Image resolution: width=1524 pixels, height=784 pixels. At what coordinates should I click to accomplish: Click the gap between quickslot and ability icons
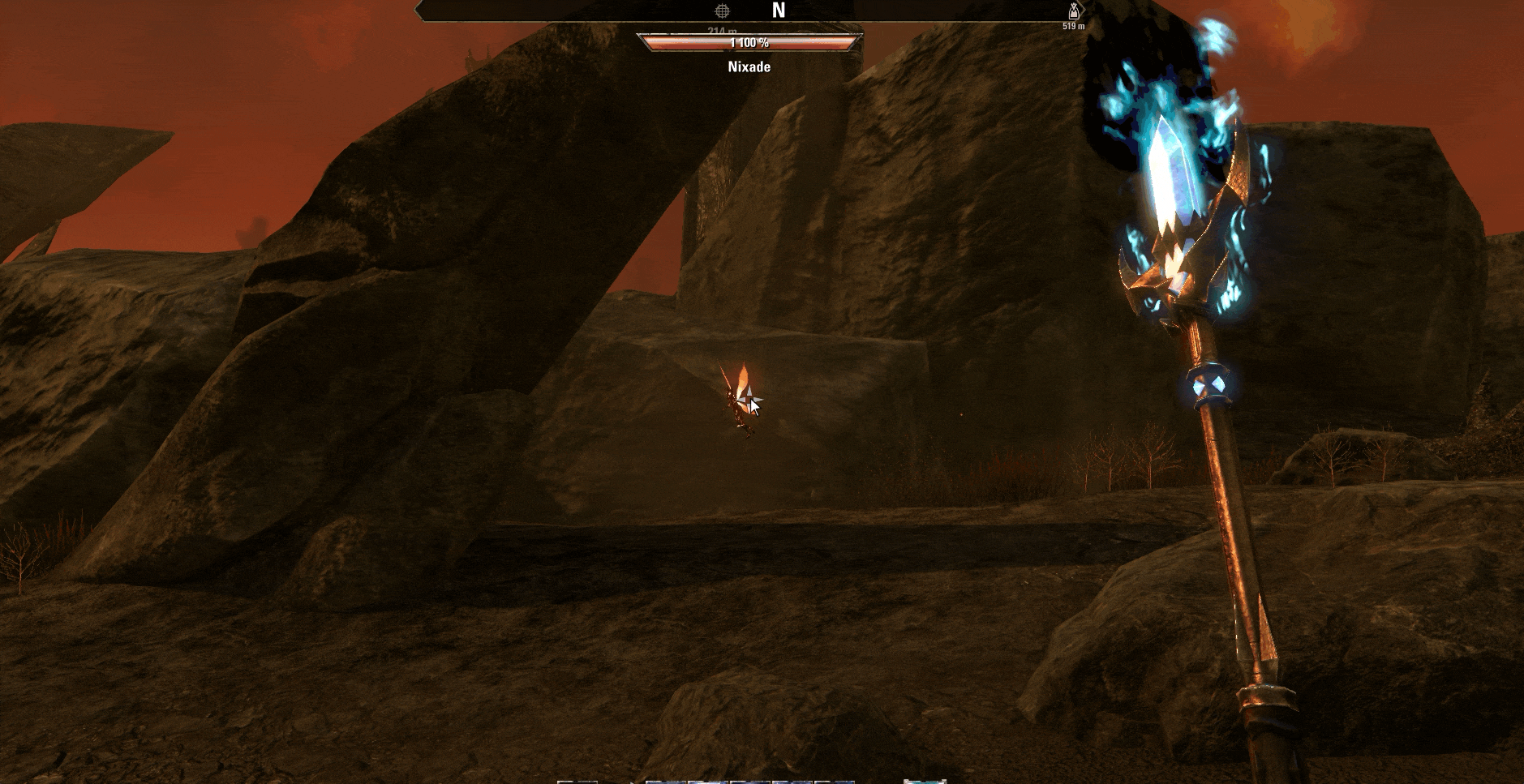620,781
